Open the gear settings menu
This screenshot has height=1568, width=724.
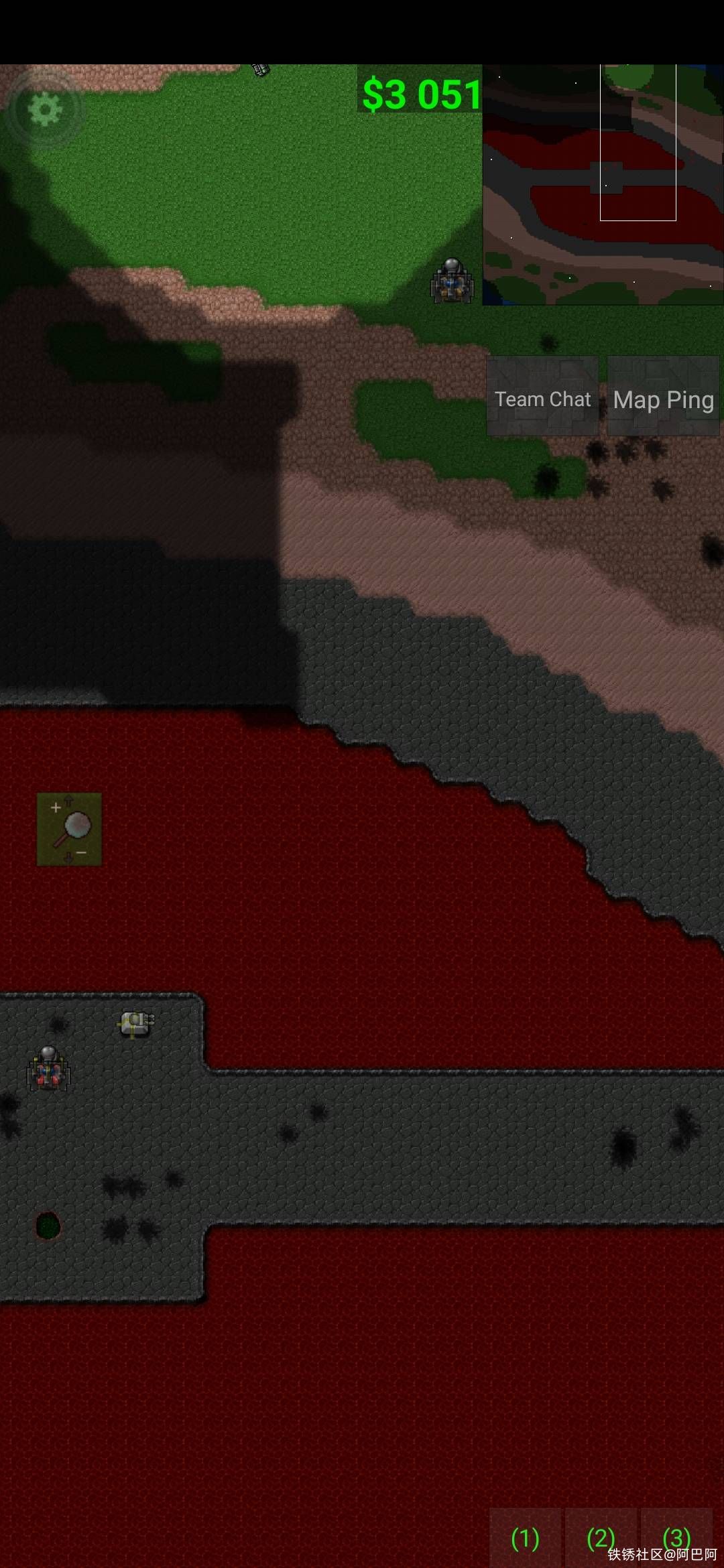click(44, 109)
